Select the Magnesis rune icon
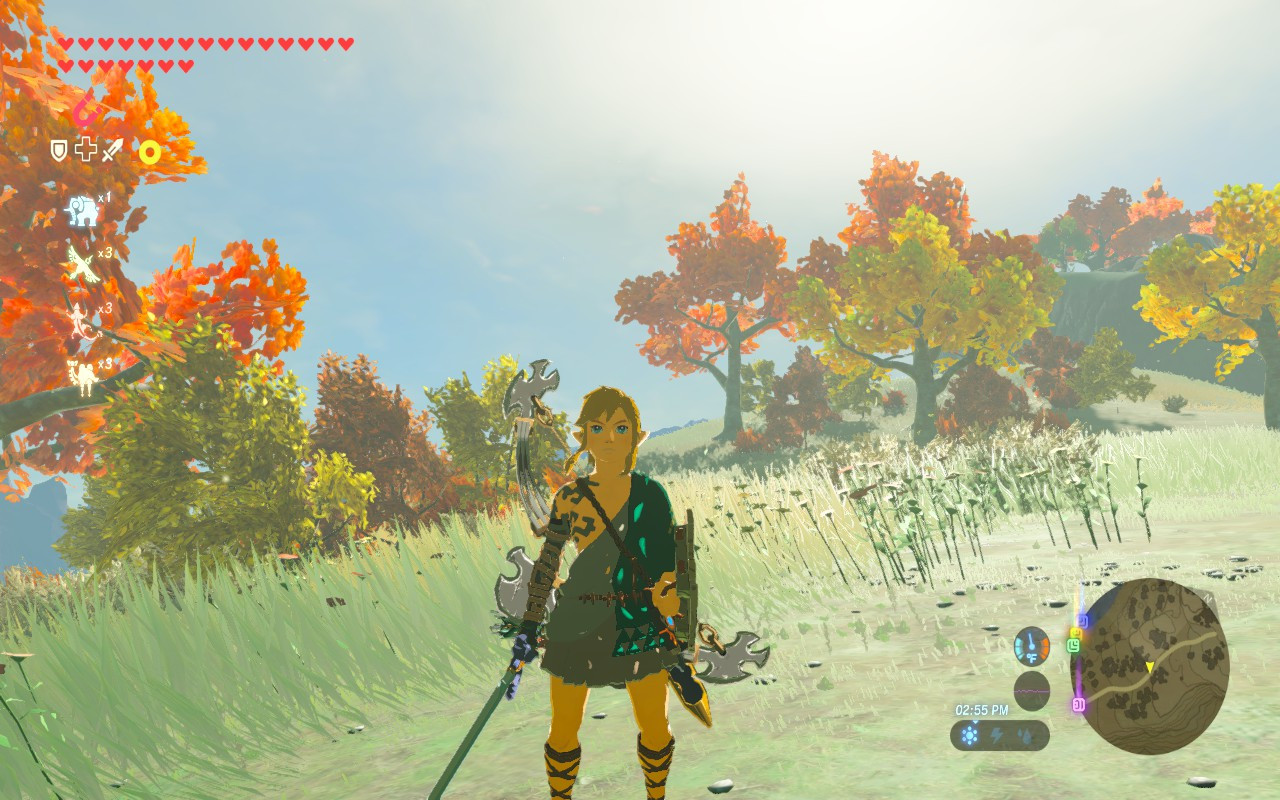Viewport: 1280px width, 800px height. click(86, 112)
